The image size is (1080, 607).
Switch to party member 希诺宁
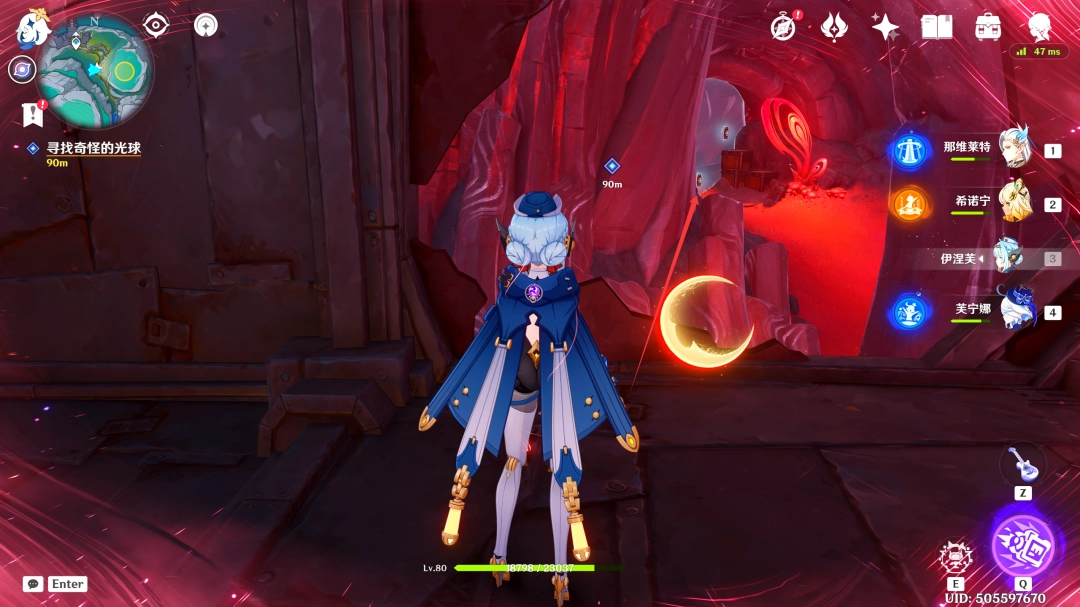1016,202
